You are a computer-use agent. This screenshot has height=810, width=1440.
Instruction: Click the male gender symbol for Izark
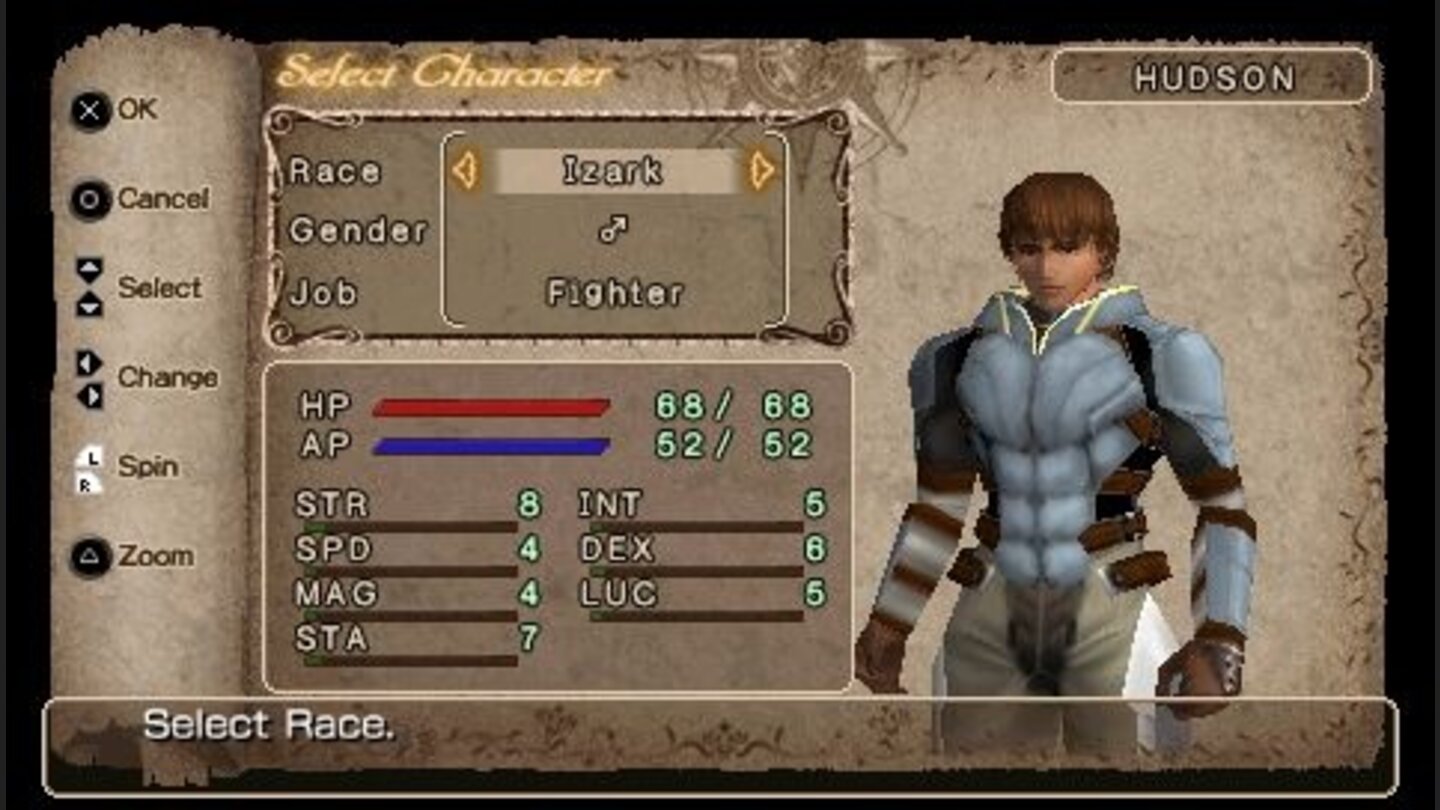pos(612,230)
